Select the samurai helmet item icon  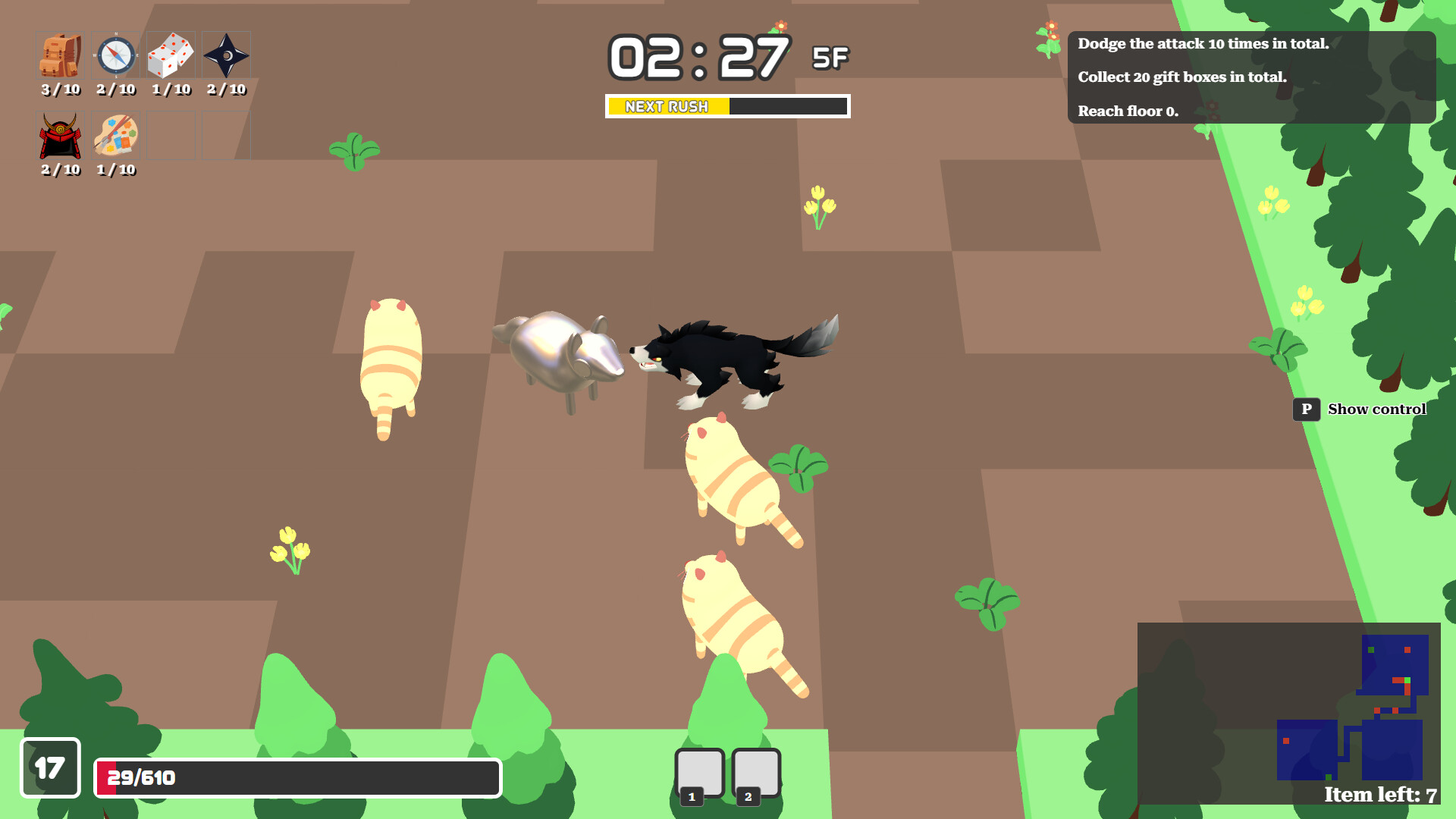point(59,136)
